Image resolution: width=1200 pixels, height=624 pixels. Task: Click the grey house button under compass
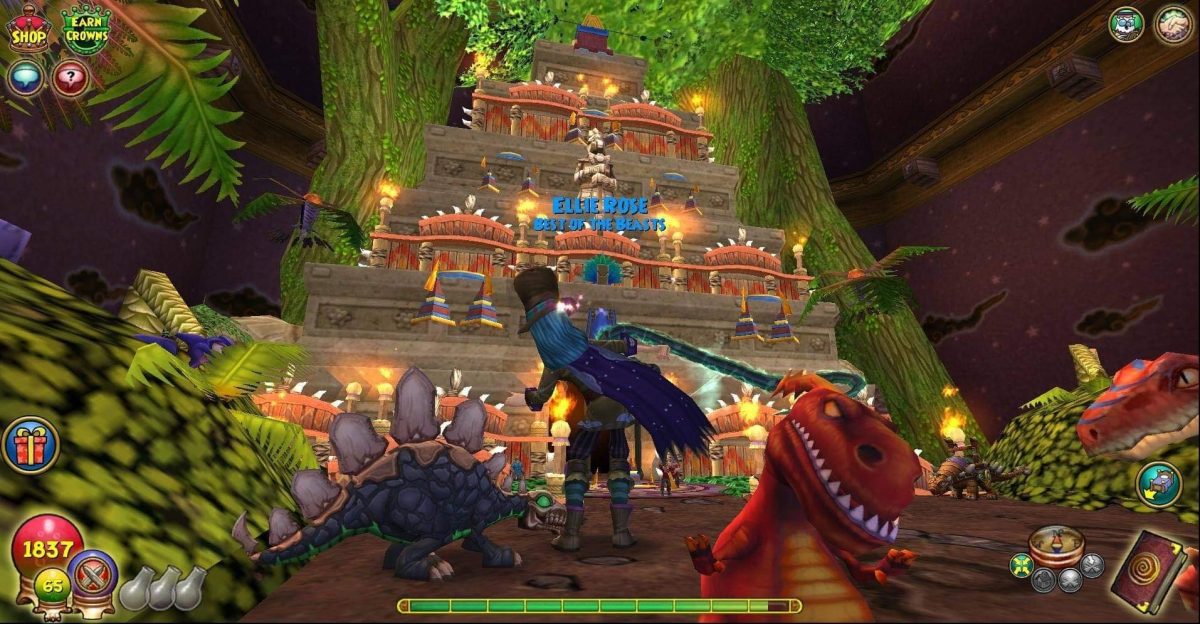point(1042,580)
